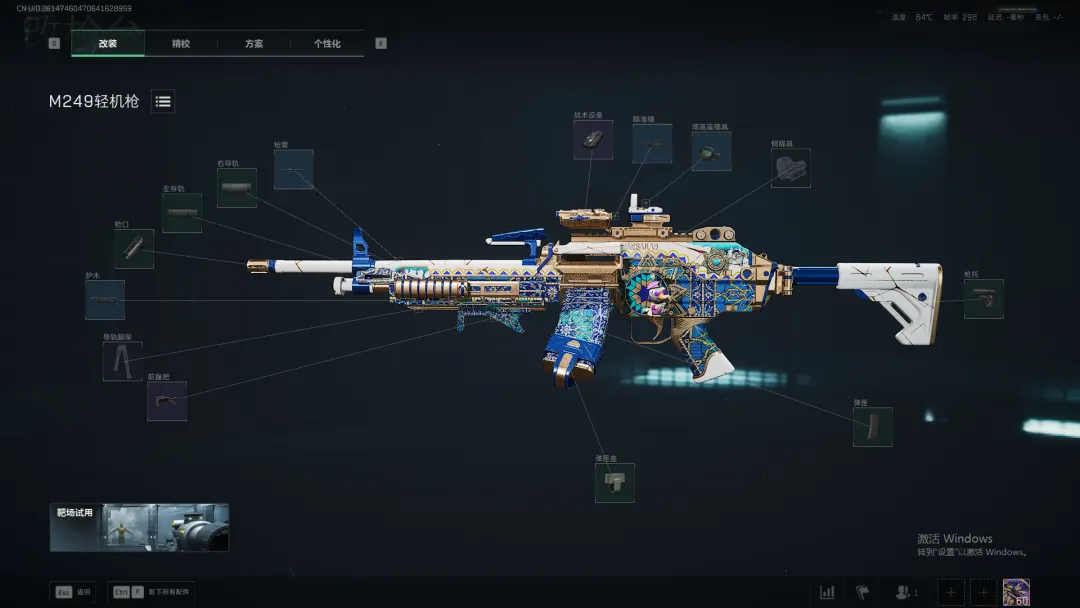Open the 方案 tab

pyautogui.click(x=254, y=44)
